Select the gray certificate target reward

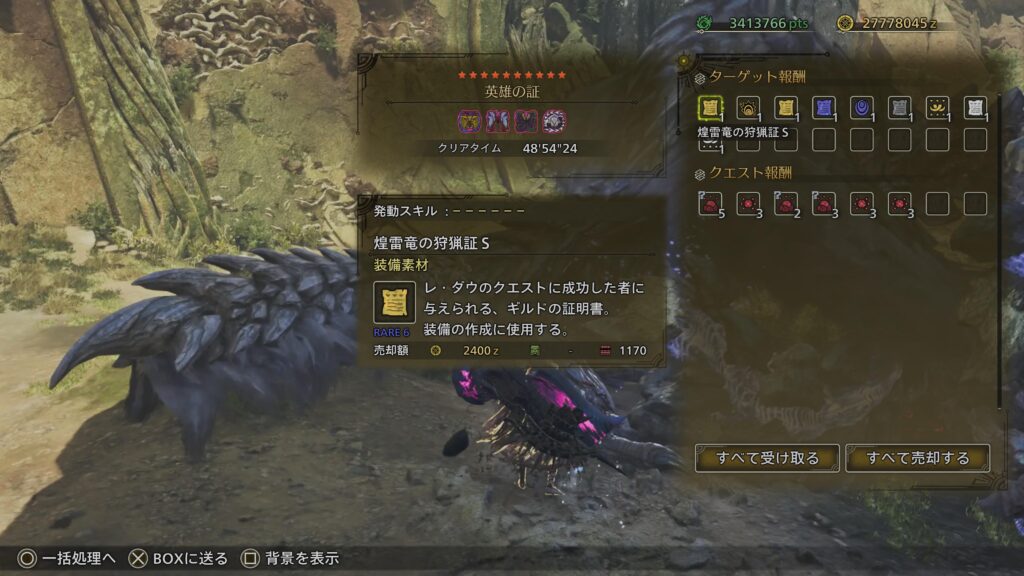(x=899, y=108)
